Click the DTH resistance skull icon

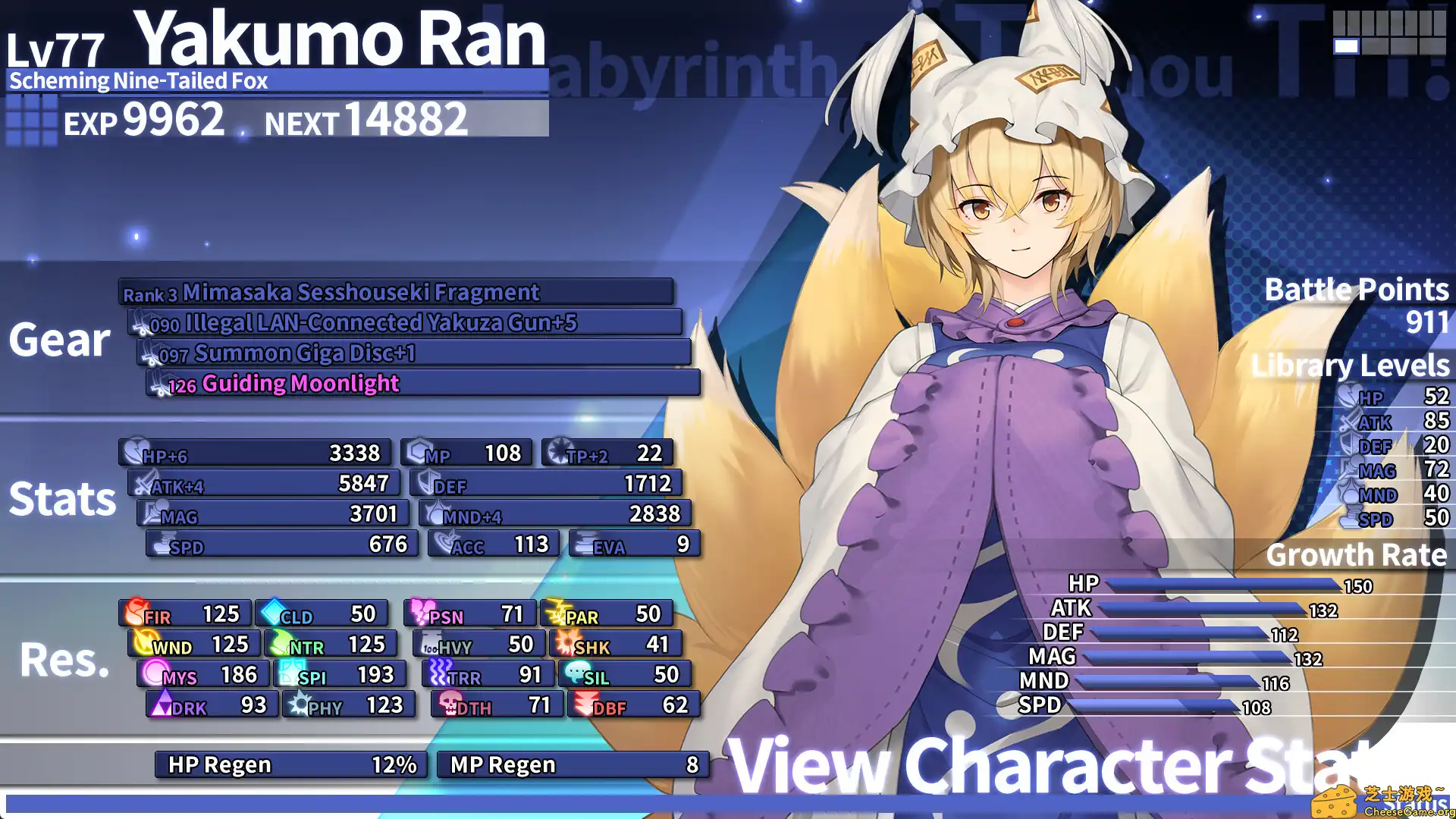(449, 704)
